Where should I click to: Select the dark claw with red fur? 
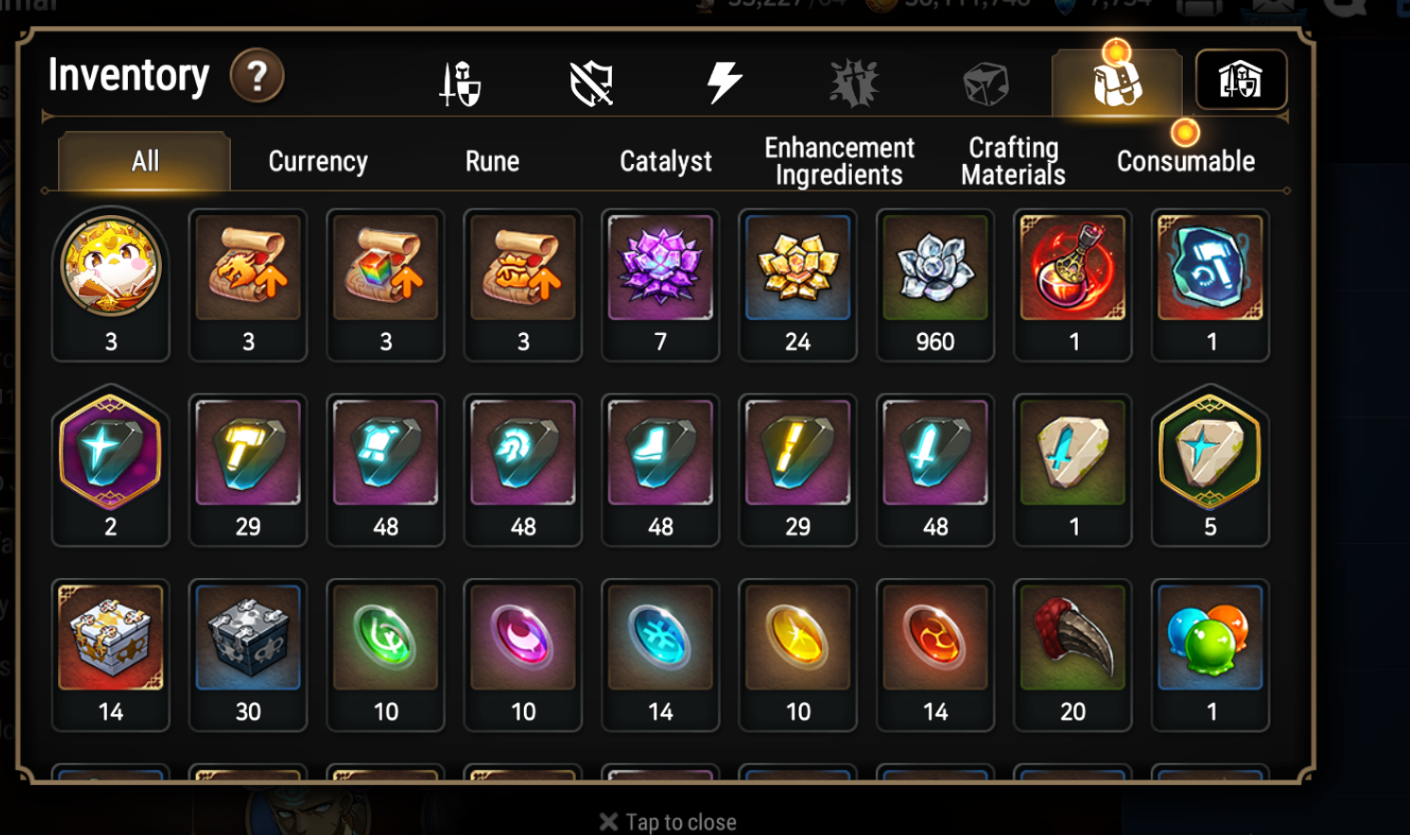pyautogui.click(x=1073, y=638)
